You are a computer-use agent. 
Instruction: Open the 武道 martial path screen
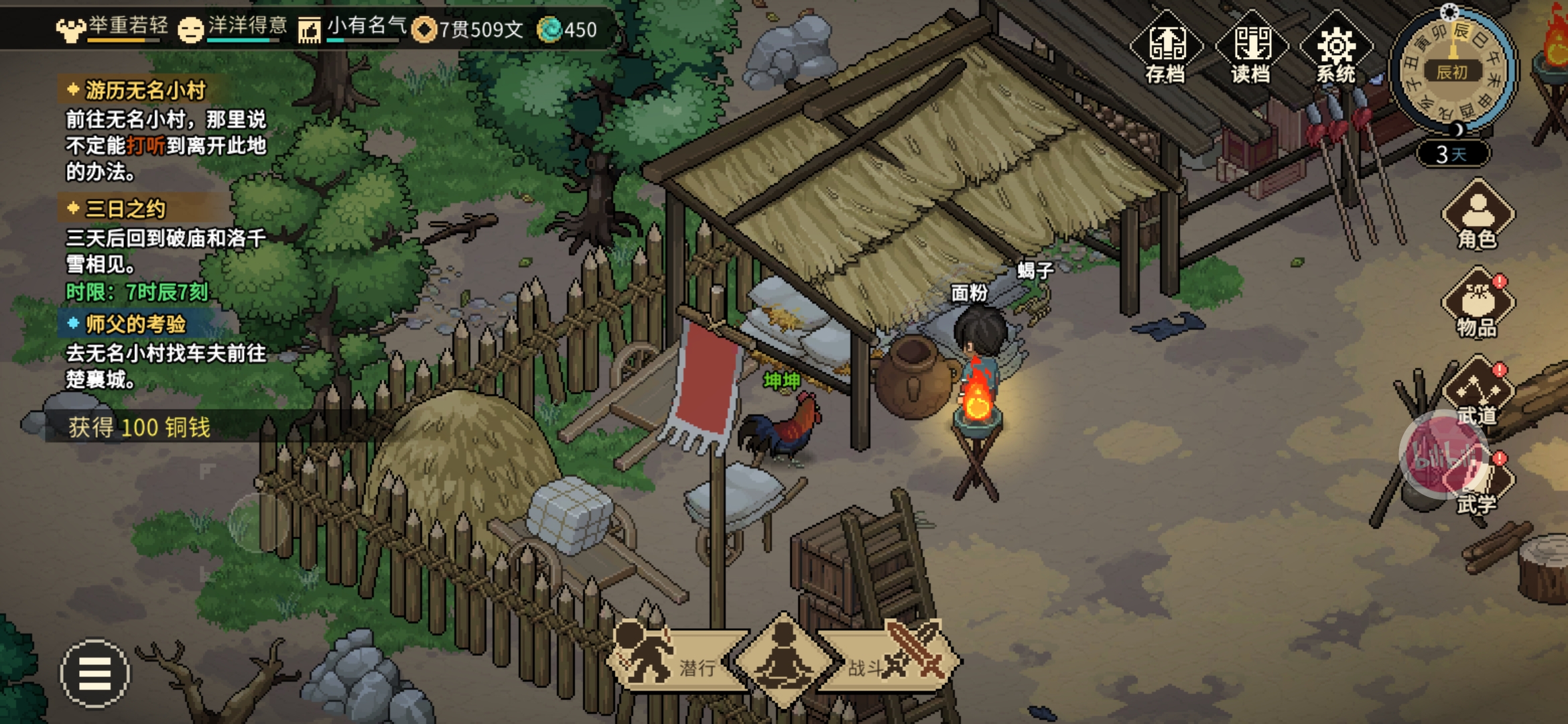1476,392
